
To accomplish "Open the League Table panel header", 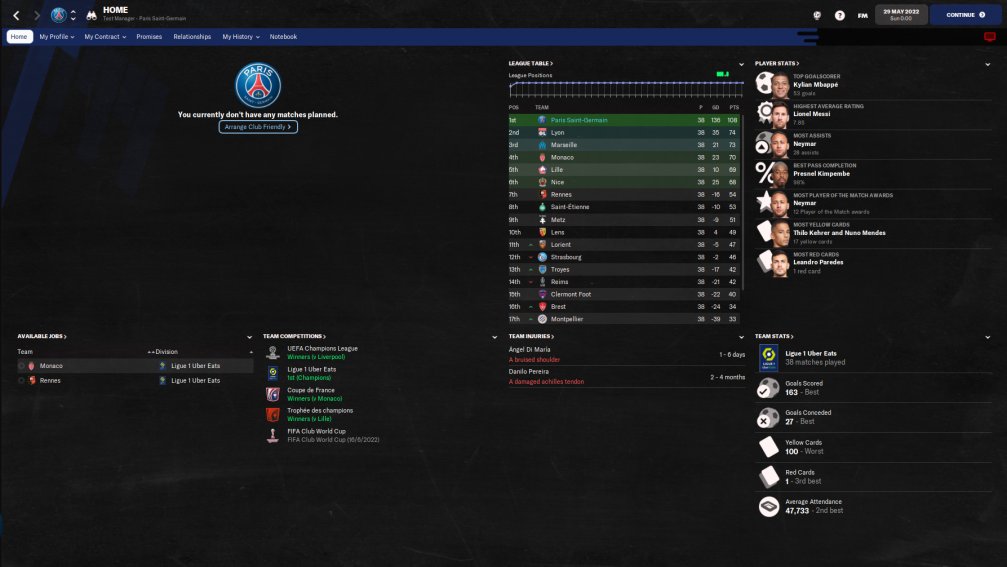I will click(x=531, y=63).
